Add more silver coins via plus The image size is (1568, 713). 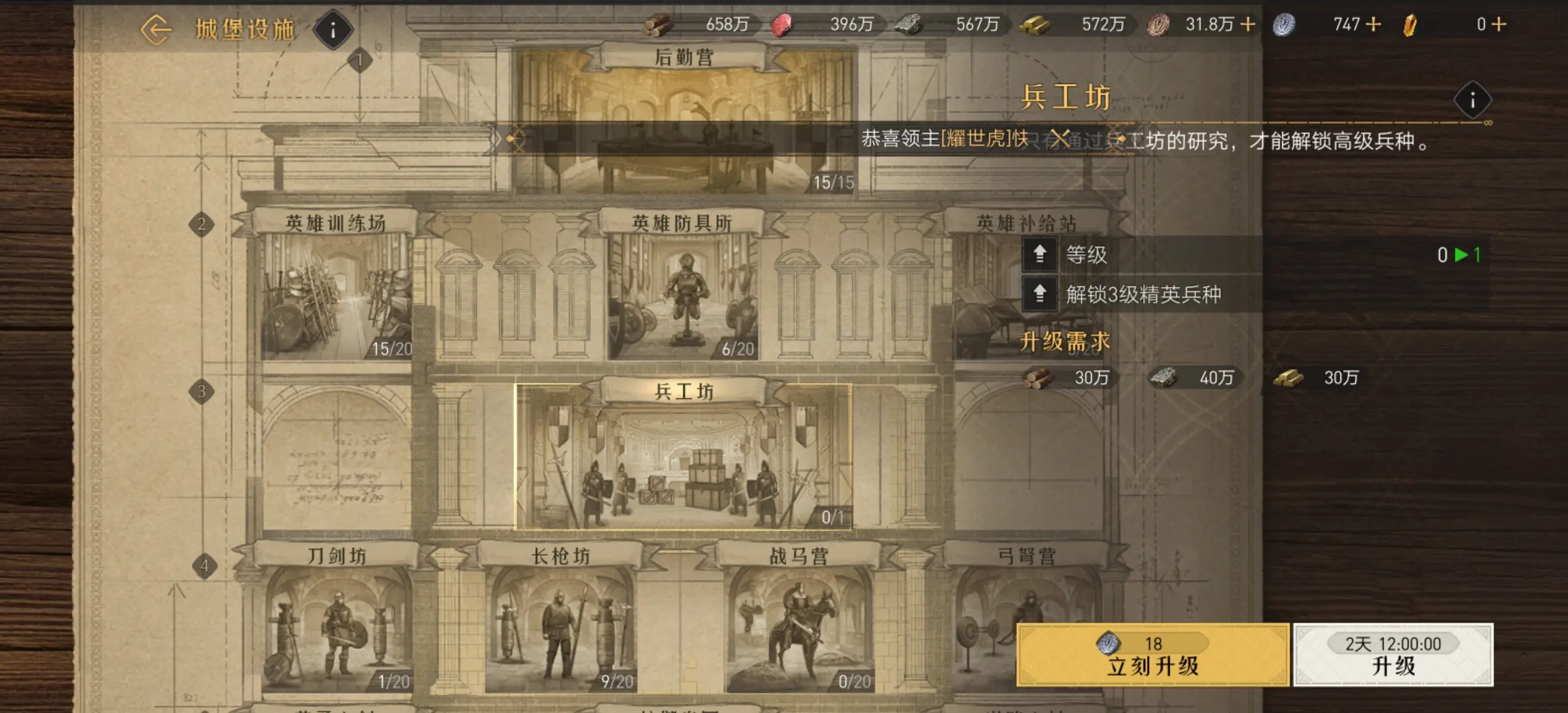pyautogui.click(x=1373, y=24)
